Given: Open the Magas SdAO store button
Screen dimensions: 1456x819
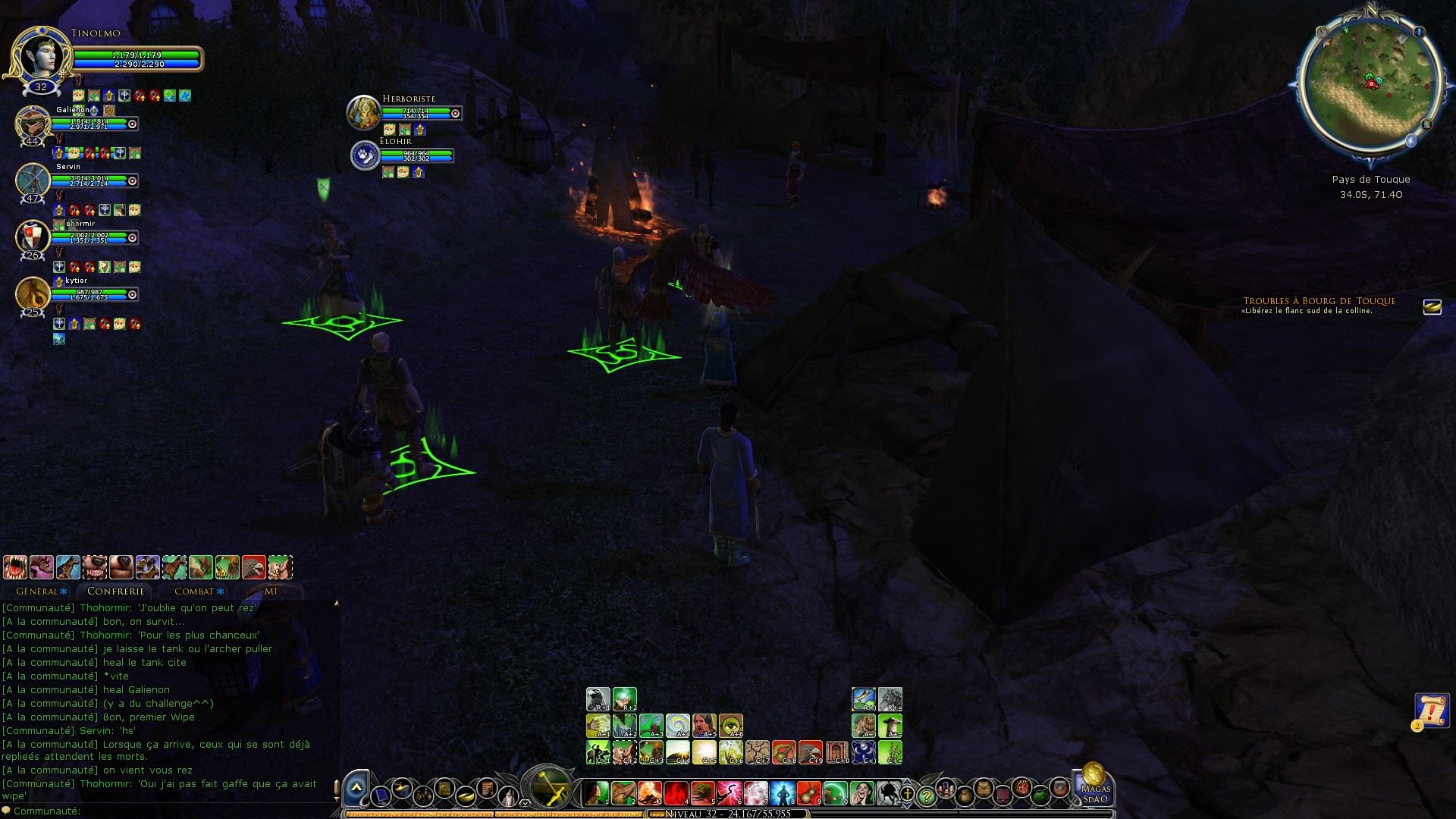Looking at the screenshot, I should click(1094, 785).
